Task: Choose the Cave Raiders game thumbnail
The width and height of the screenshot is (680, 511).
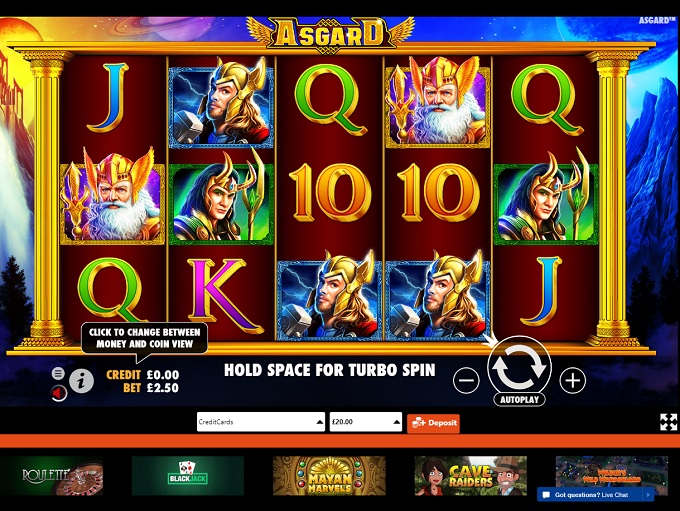Action: pos(470,476)
